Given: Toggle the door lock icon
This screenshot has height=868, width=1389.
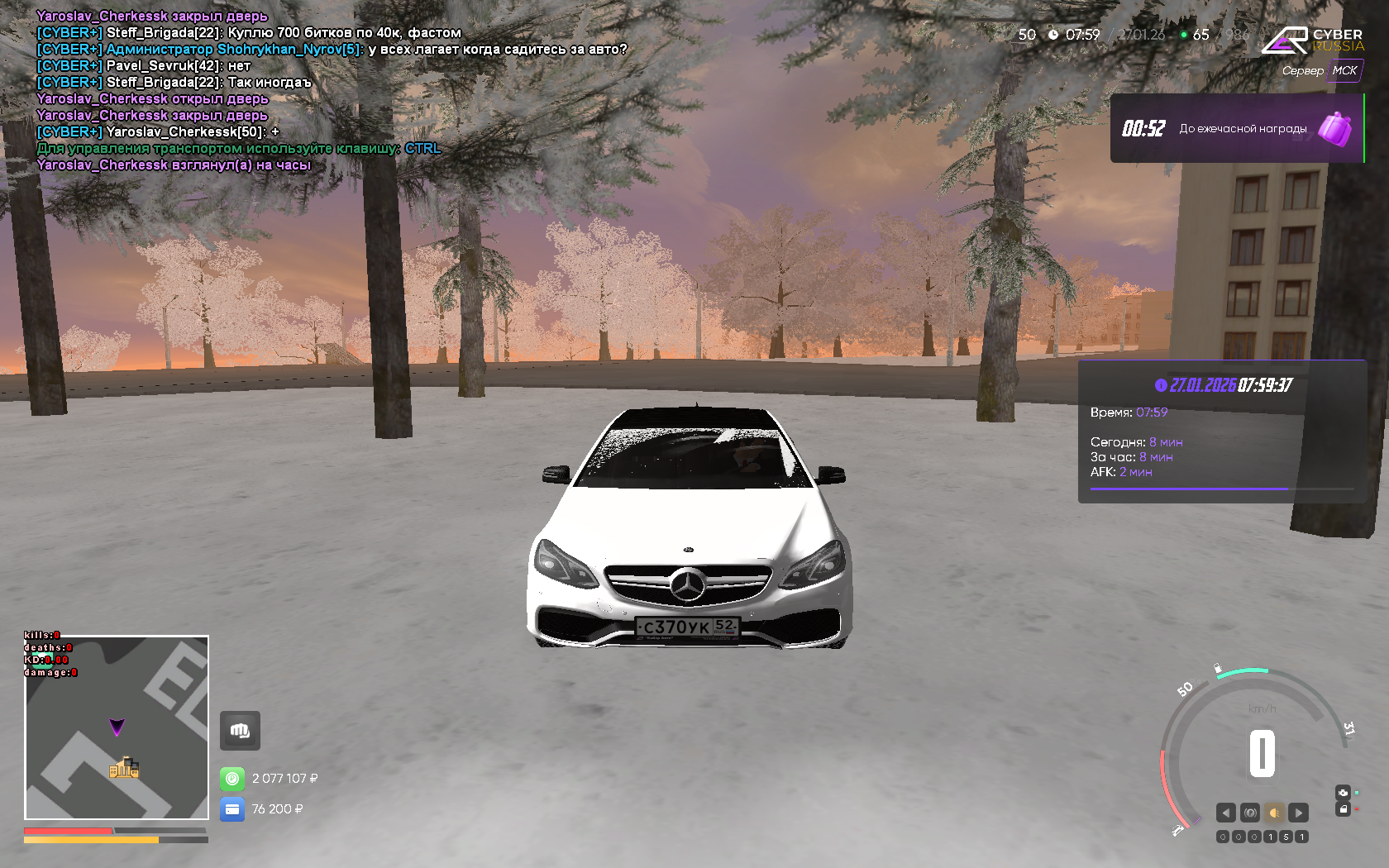Looking at the screenshot, I should pyautogui.click(x=1343, y=809).
